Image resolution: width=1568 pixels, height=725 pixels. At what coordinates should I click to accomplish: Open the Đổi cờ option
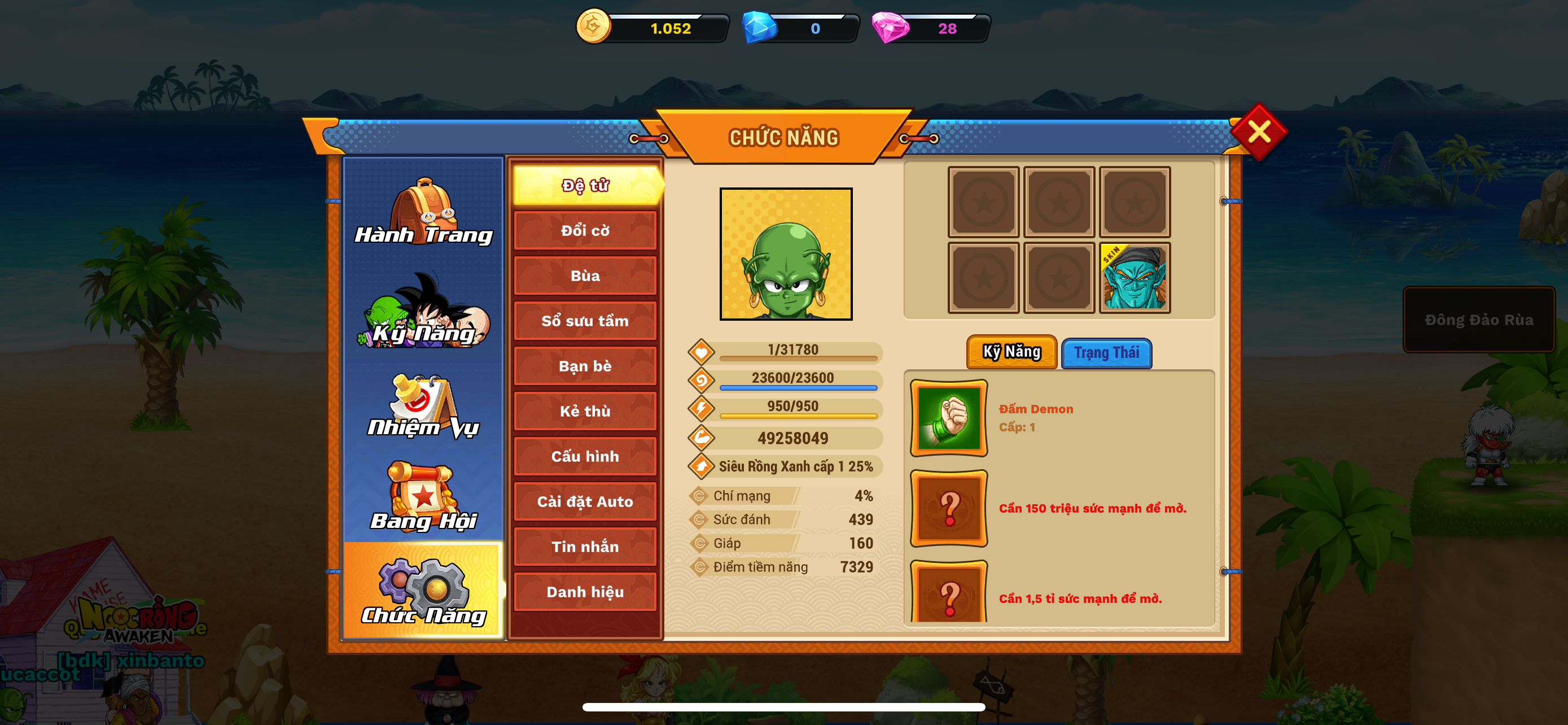585,231
